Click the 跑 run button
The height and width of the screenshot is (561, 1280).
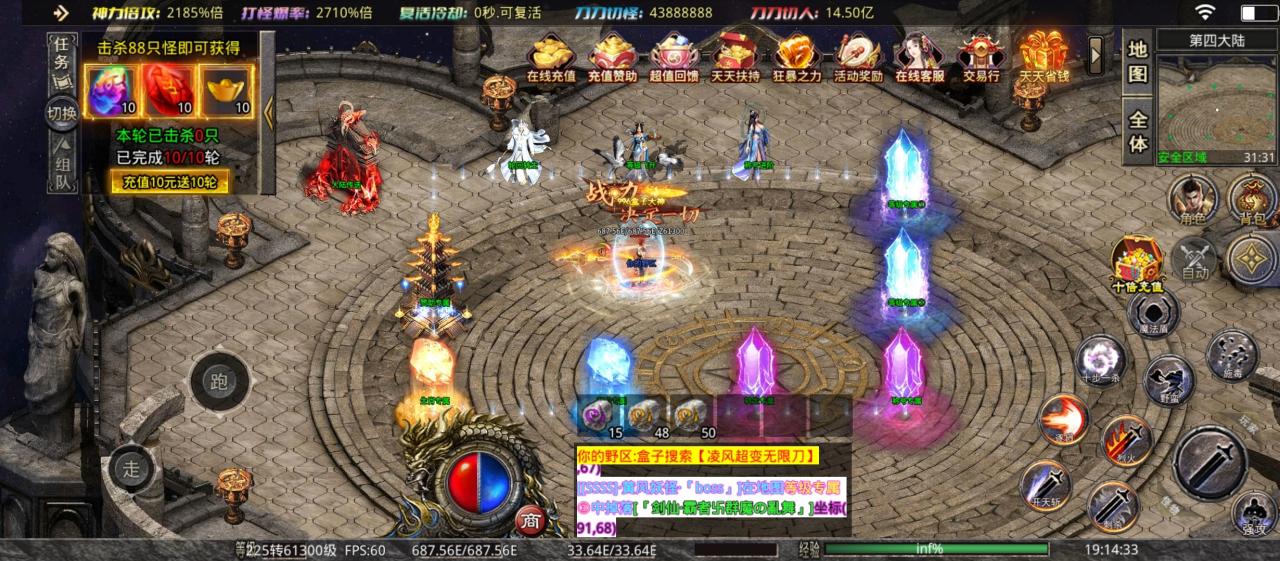tap(220, 381)
